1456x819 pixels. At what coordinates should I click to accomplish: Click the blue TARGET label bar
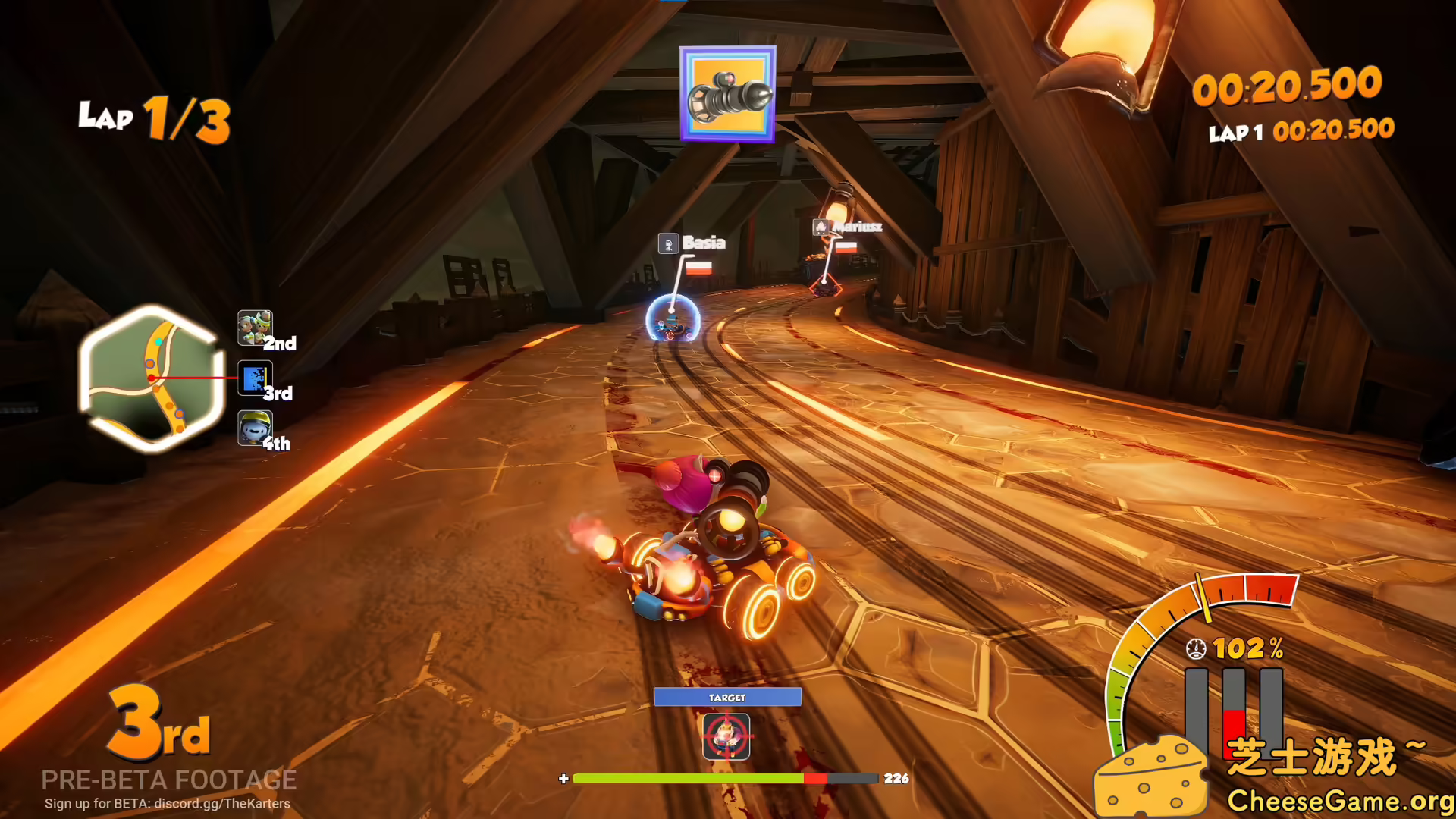(x=726, y=696)
